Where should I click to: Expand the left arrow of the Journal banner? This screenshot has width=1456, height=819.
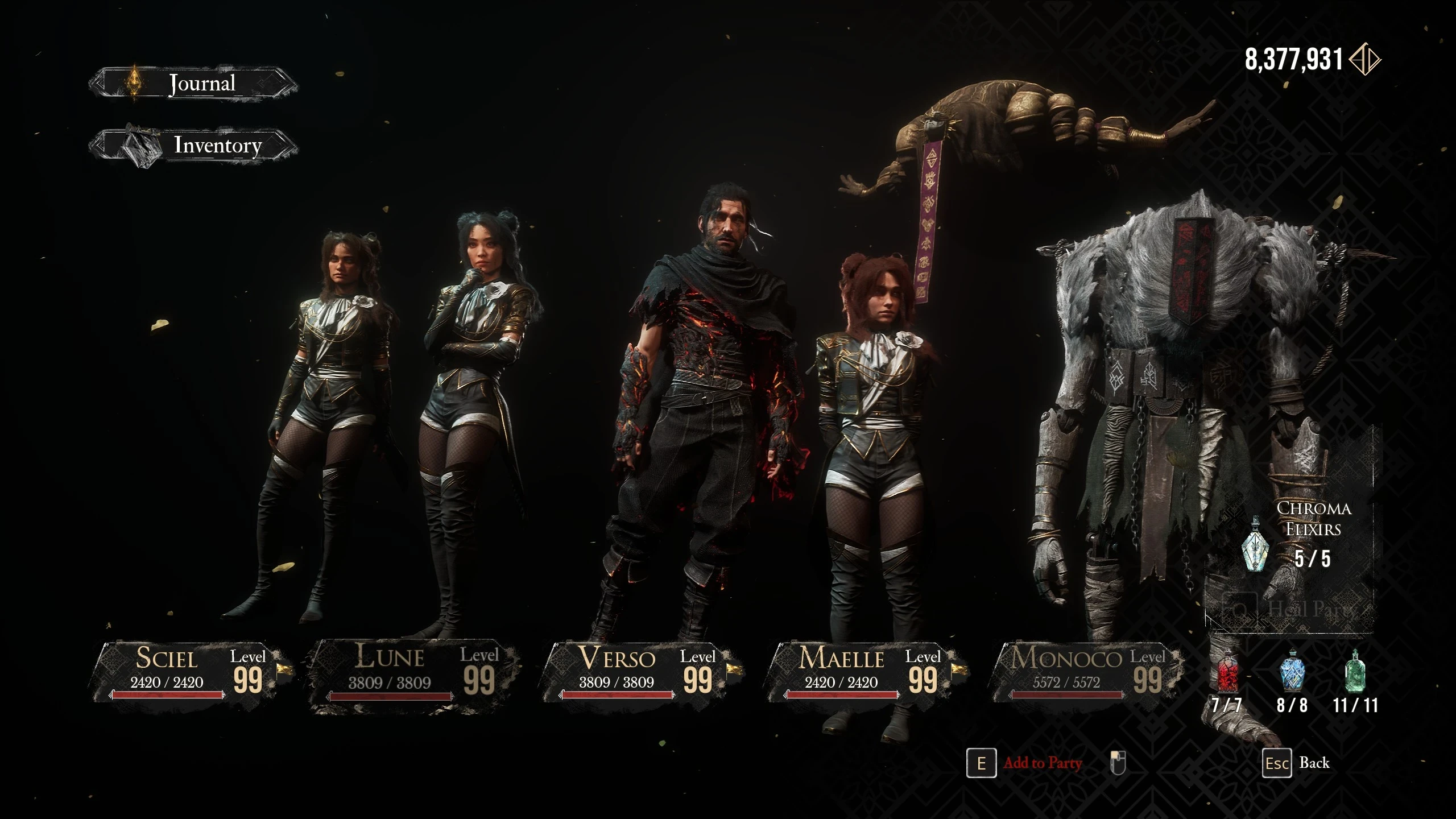(x=98, y=83)
